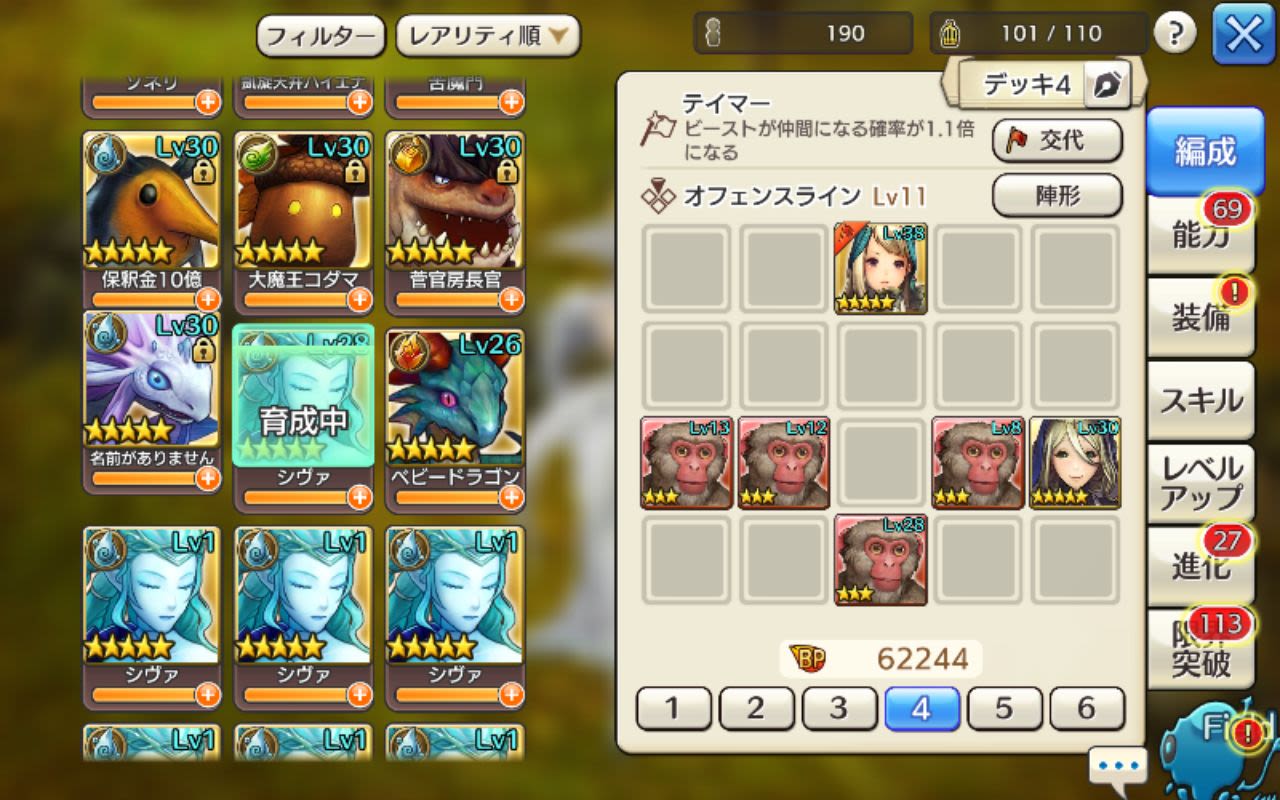Click the pen edit icon beside デッキ4

click(1108, 86)
